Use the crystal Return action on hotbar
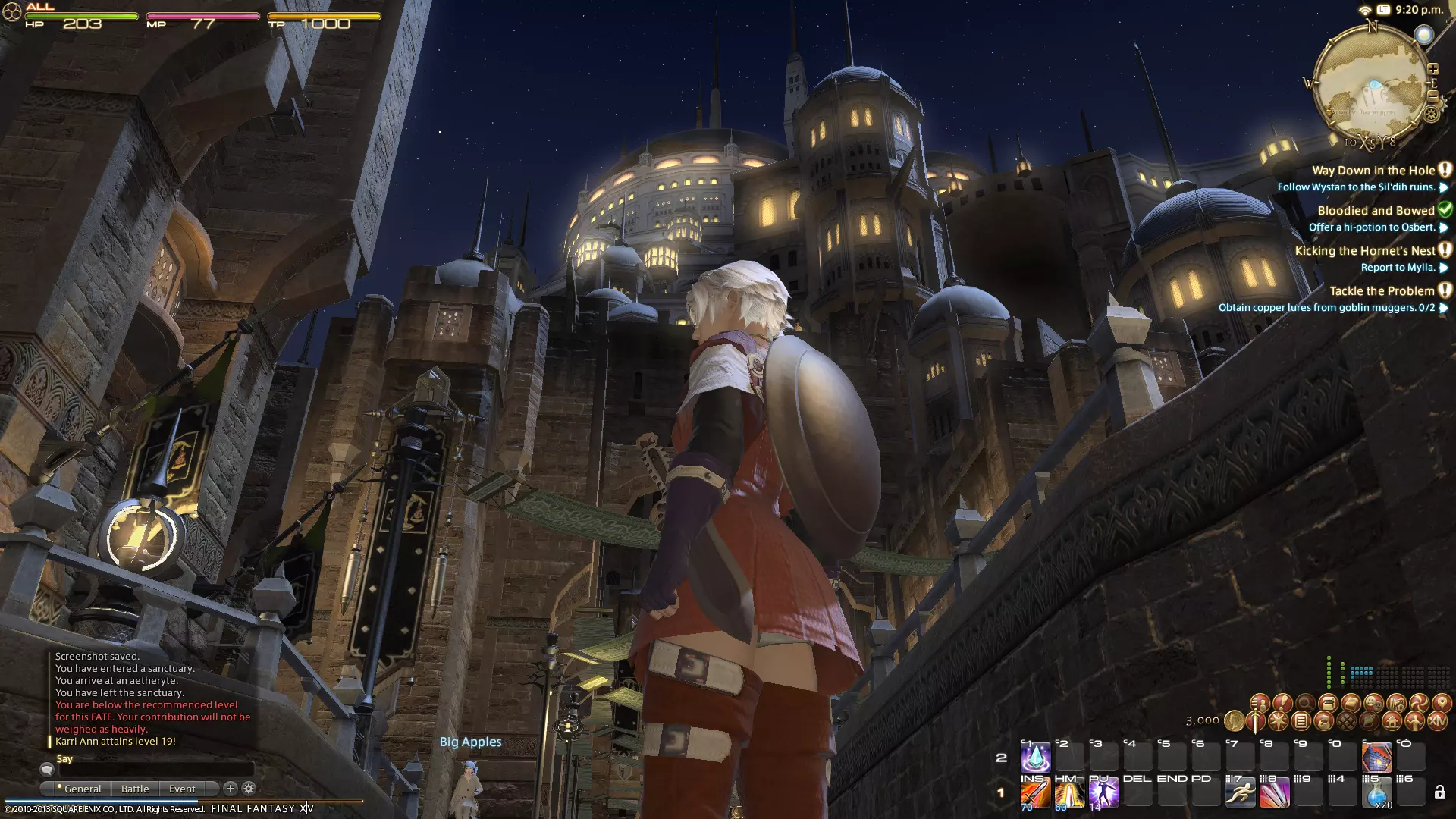The image size is (1456, 819). [1035, 758]
